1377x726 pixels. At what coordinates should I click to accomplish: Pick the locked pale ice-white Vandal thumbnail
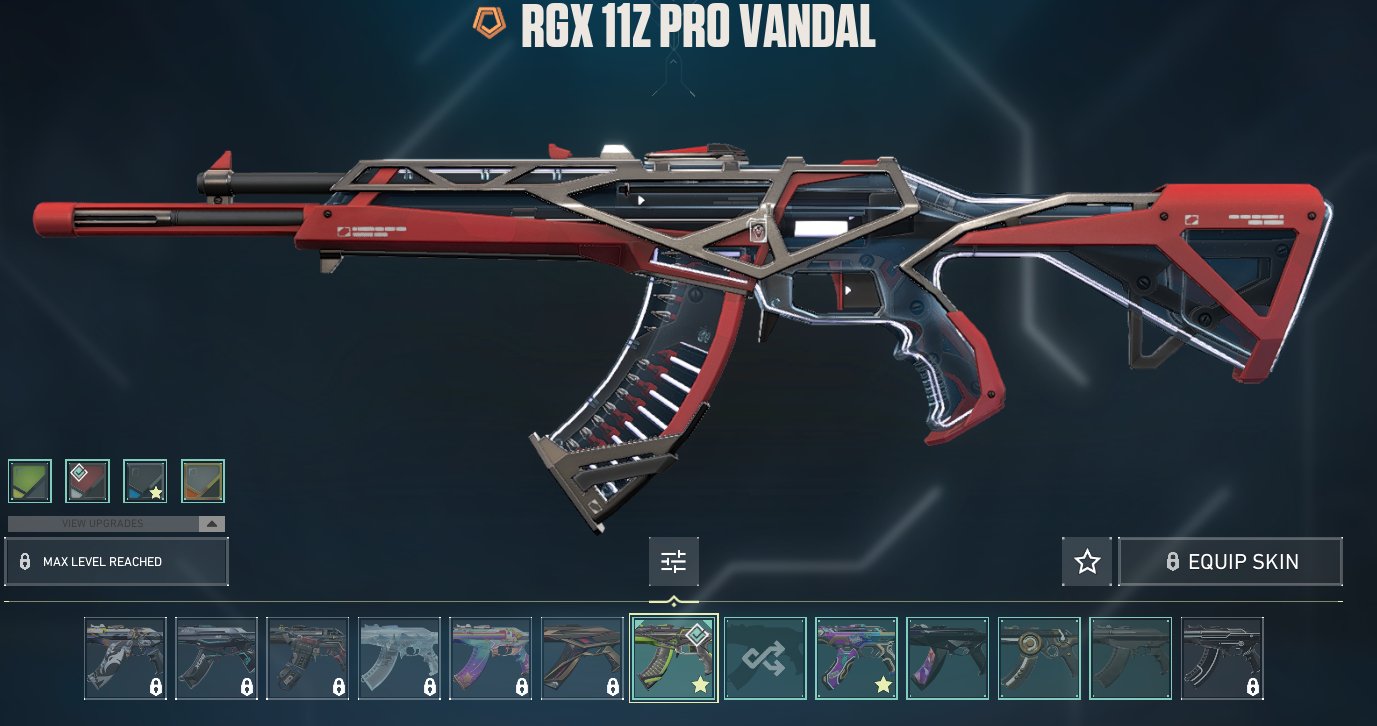pyautogui.click(x=400, y=658)
